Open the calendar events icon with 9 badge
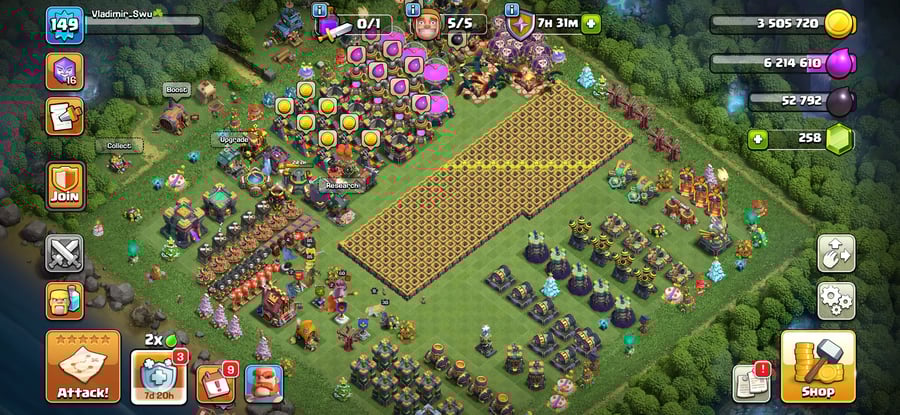The image size is (900, 415). (215, 383)
